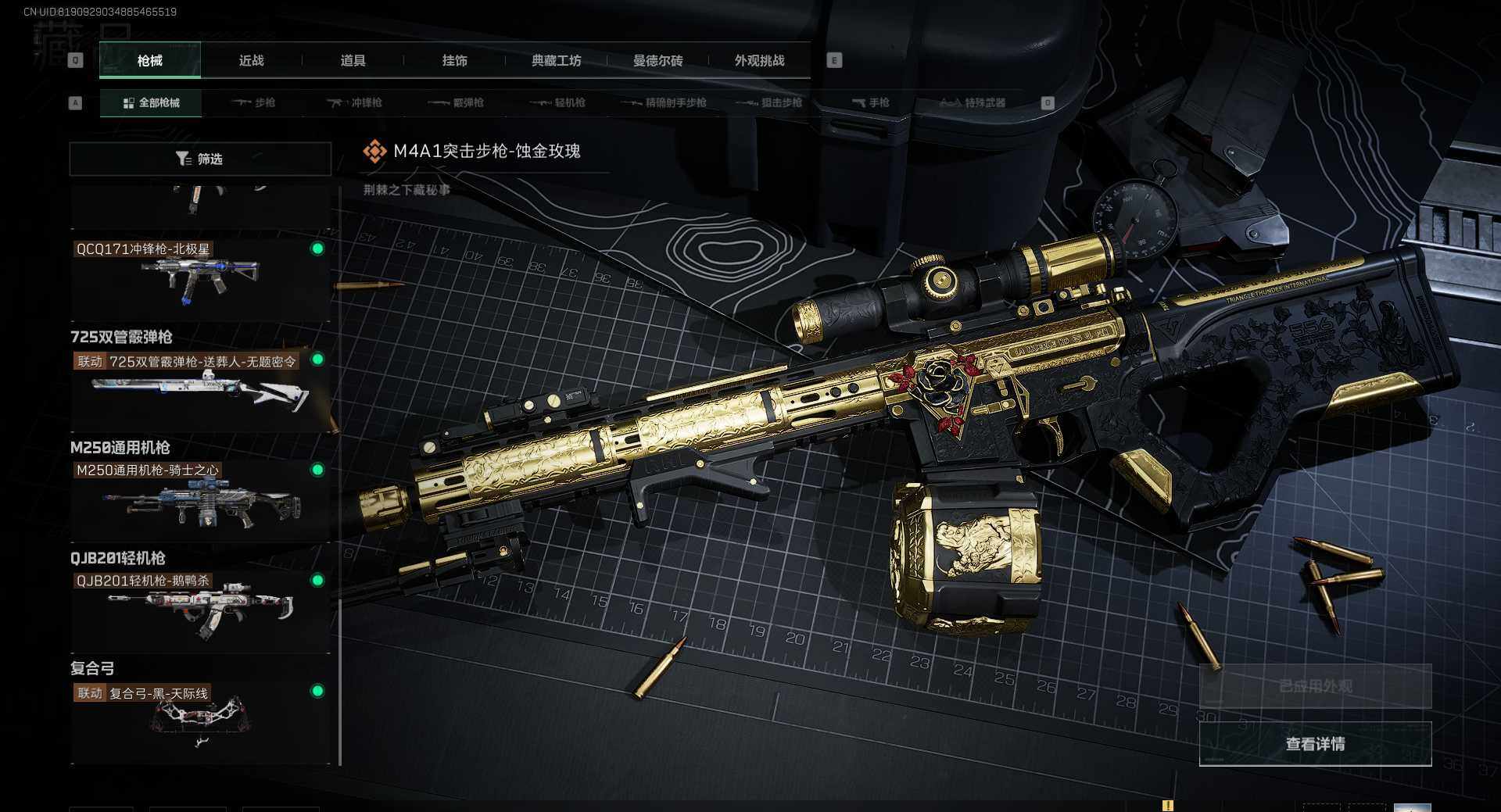The image size is (1501, 812).
Task: Click the 查看详情 button
Action: pos(1315,744)
